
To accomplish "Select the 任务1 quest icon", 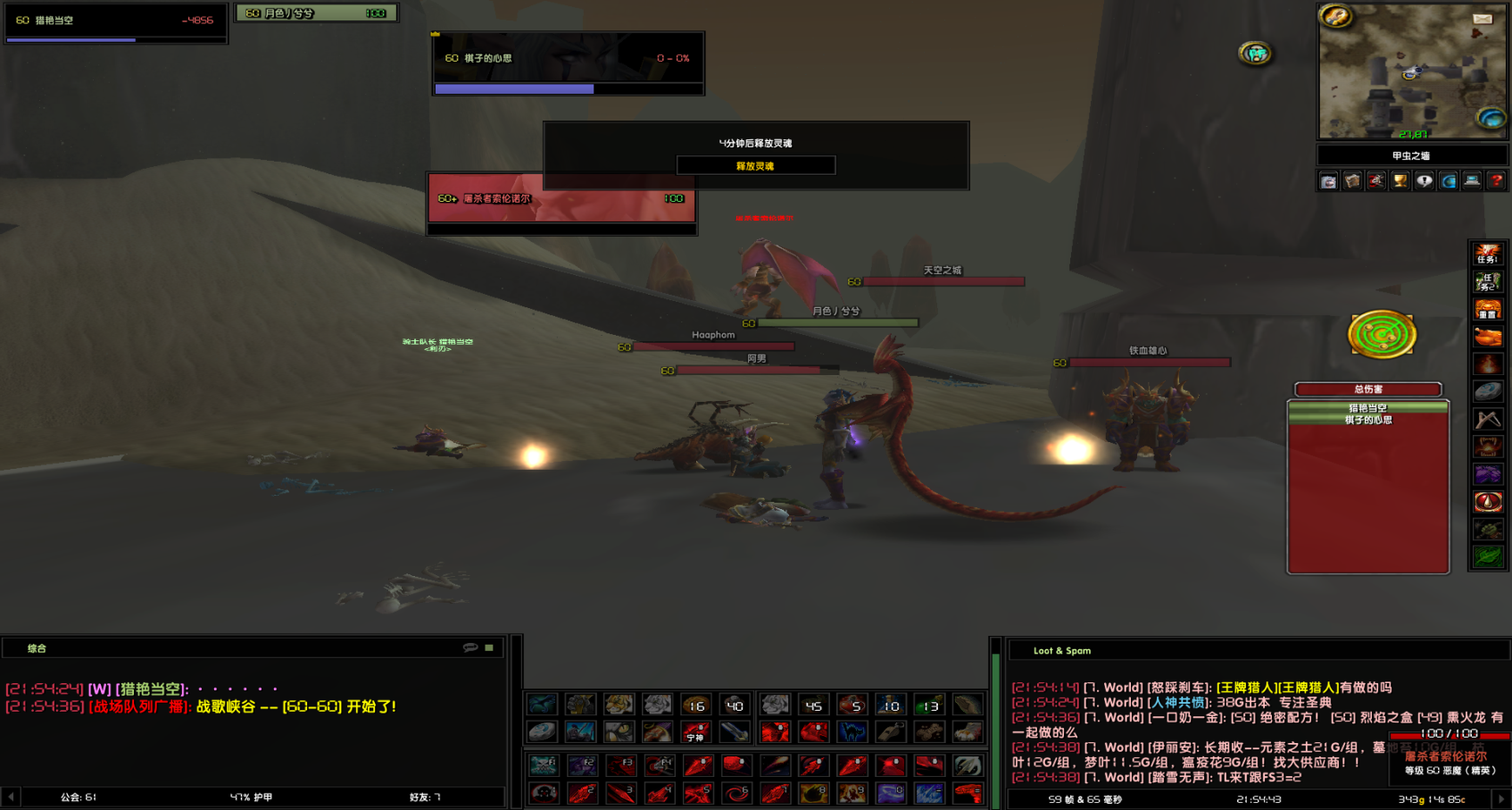I will (x=1487, y=255).
